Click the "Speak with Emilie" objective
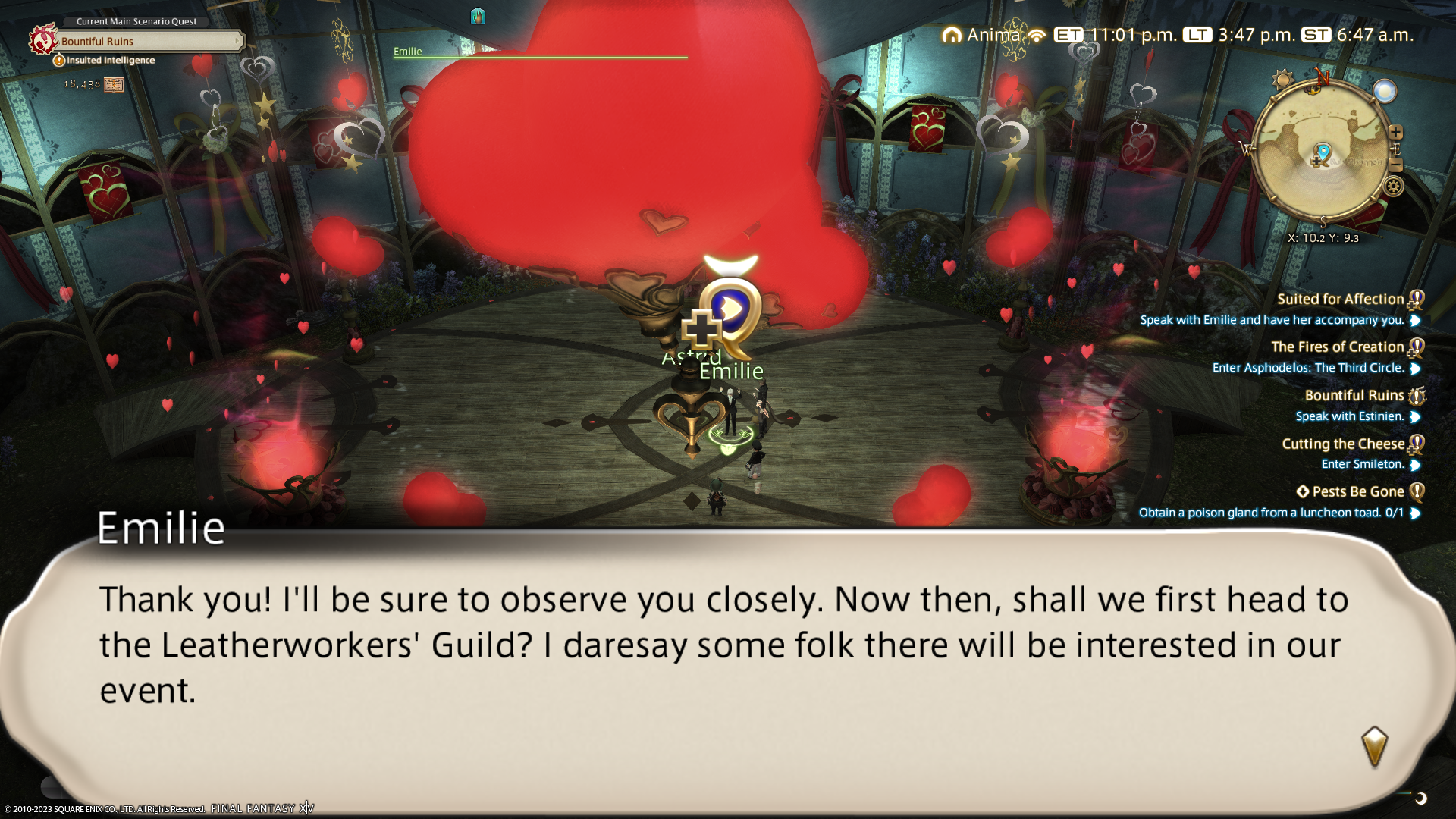The image size is (1456, 819). click(x=1272, y=320)
